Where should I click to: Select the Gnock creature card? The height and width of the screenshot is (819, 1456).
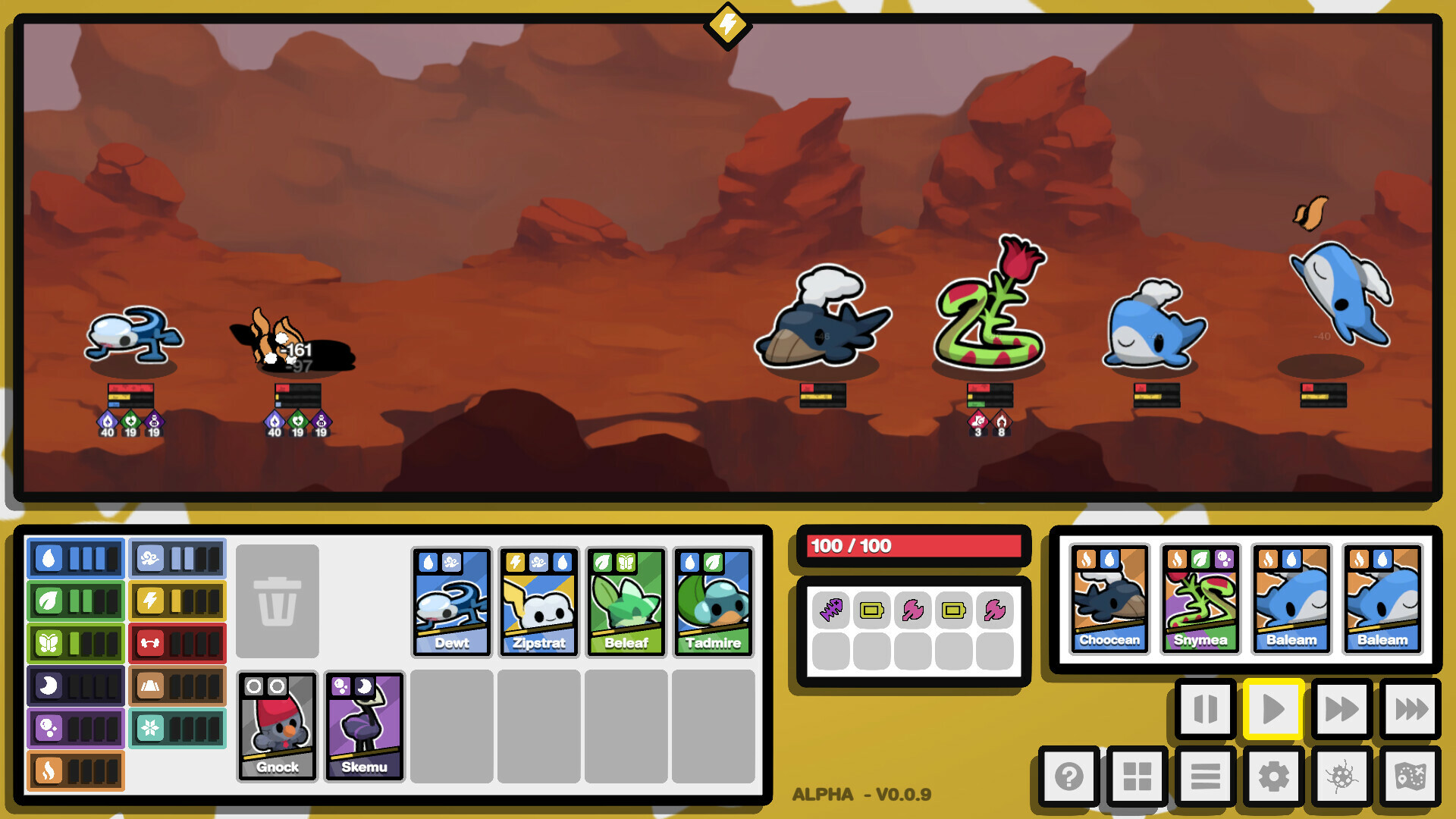coord(277,725)
